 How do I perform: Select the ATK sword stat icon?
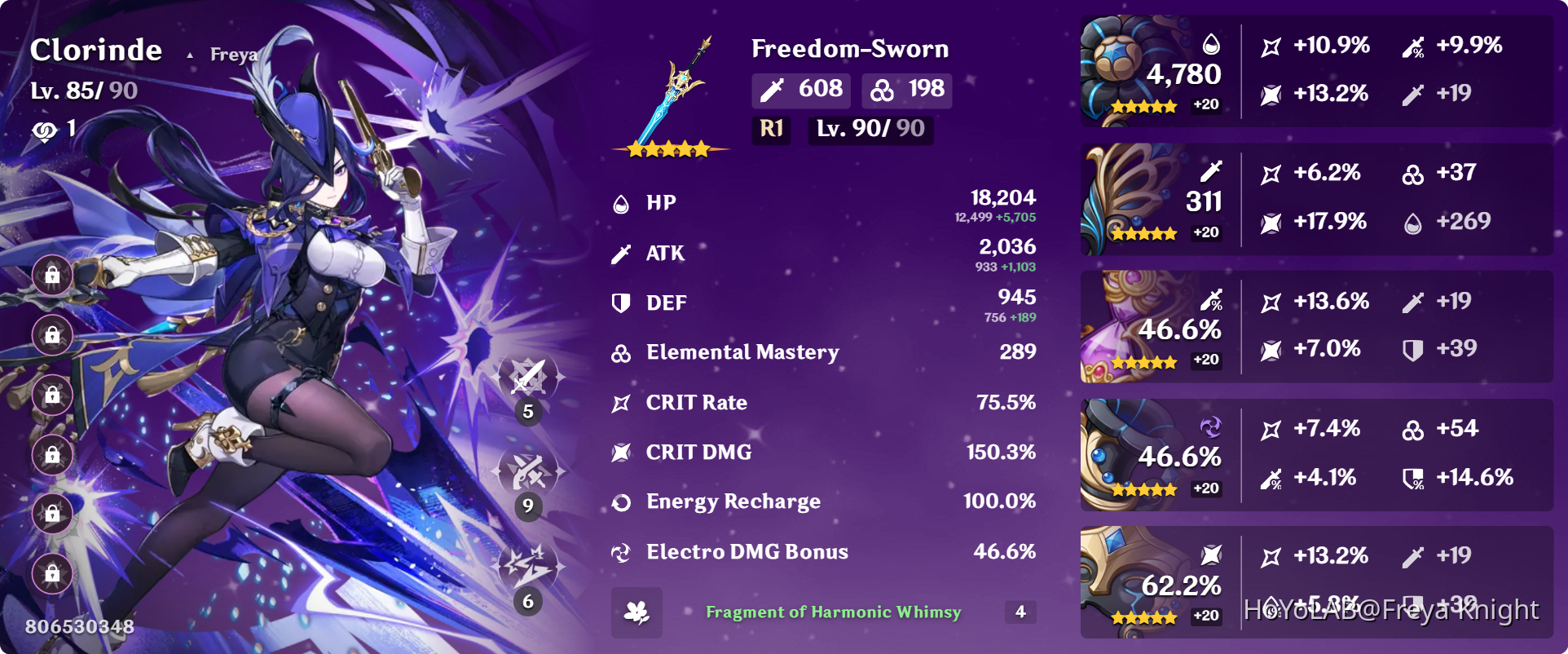point(620,253)
